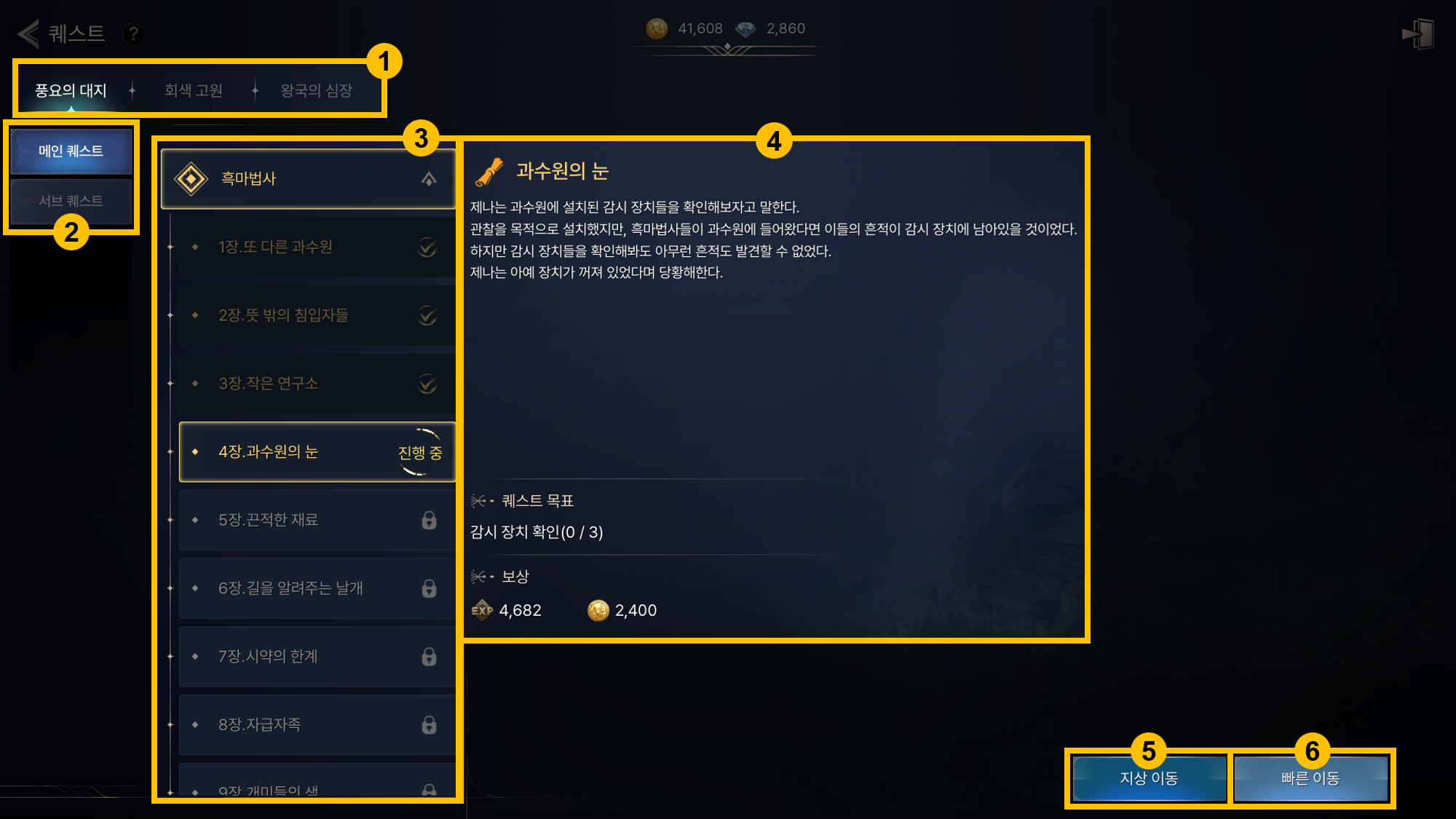1456x819 pixels.
Task: Select the 메인 퀘스트 category
Action: 71,151
